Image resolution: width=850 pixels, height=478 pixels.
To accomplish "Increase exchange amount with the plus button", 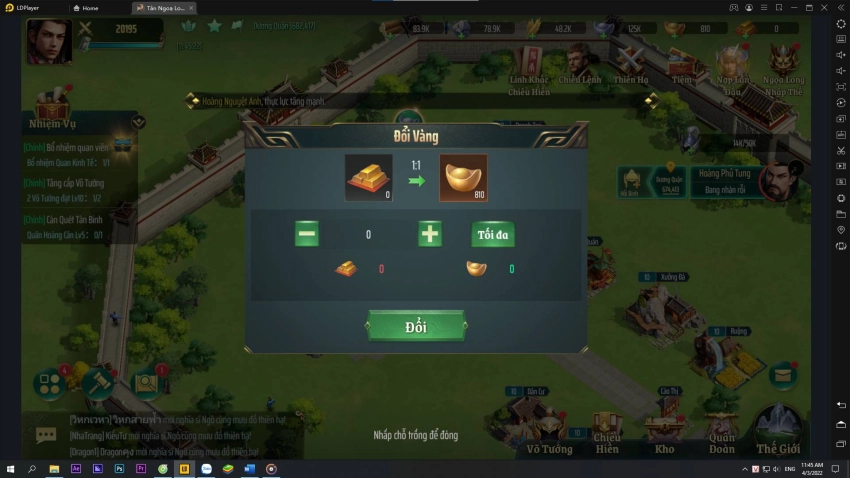I will click(x=430, y=234).
